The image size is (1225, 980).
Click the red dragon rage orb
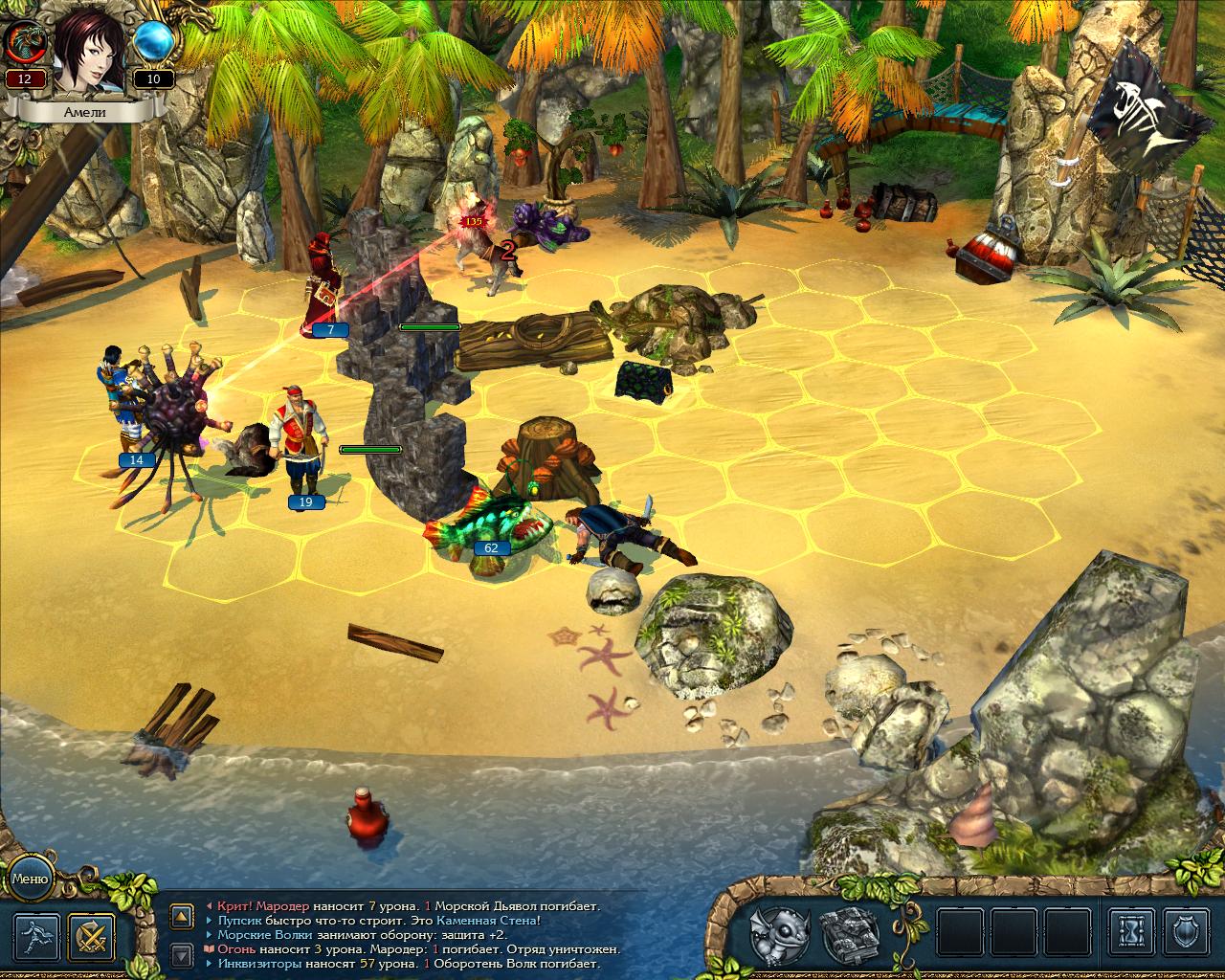click(x=24, y=42)
